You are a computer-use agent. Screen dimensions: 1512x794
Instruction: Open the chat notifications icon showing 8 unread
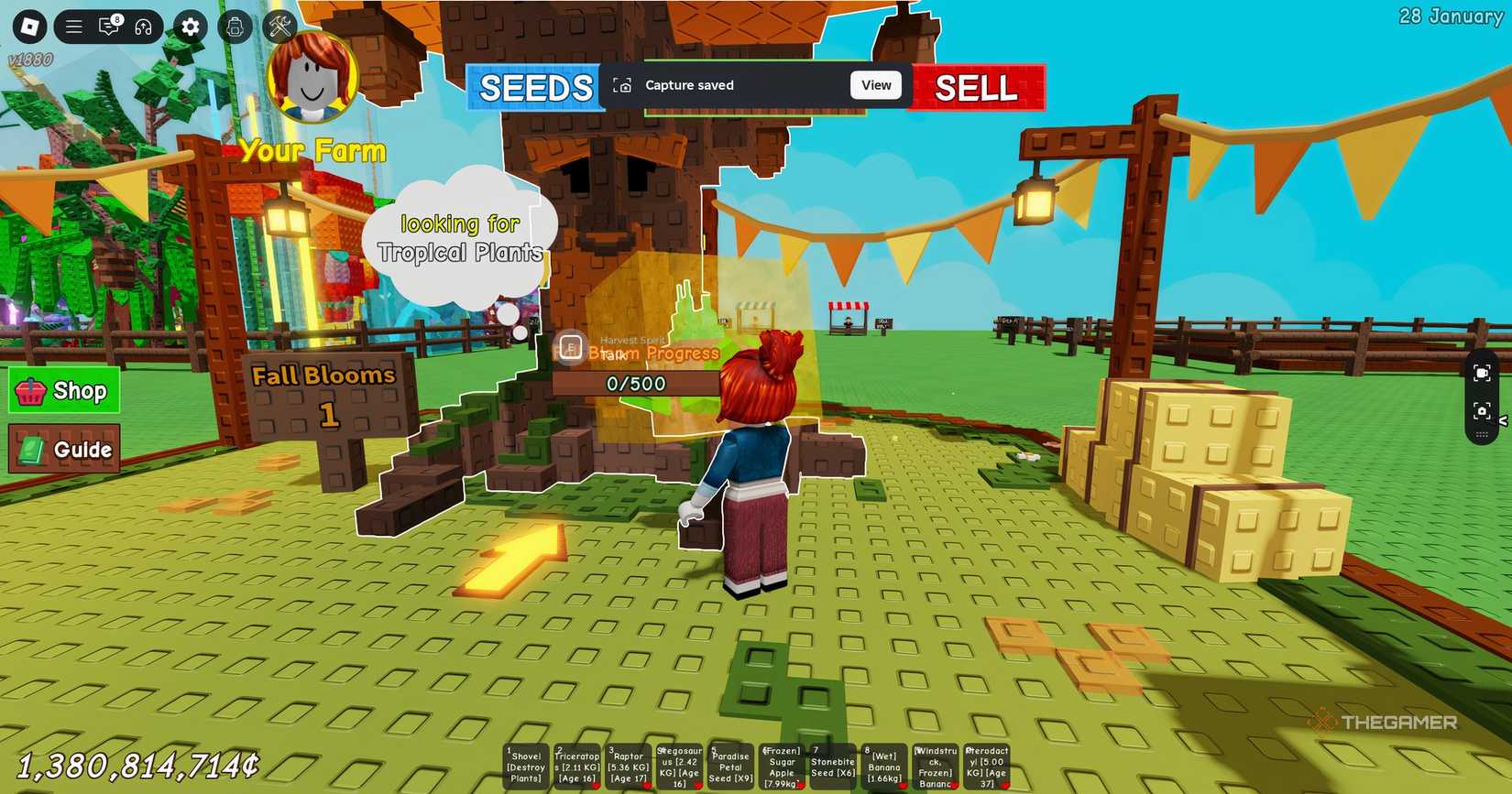109,27
